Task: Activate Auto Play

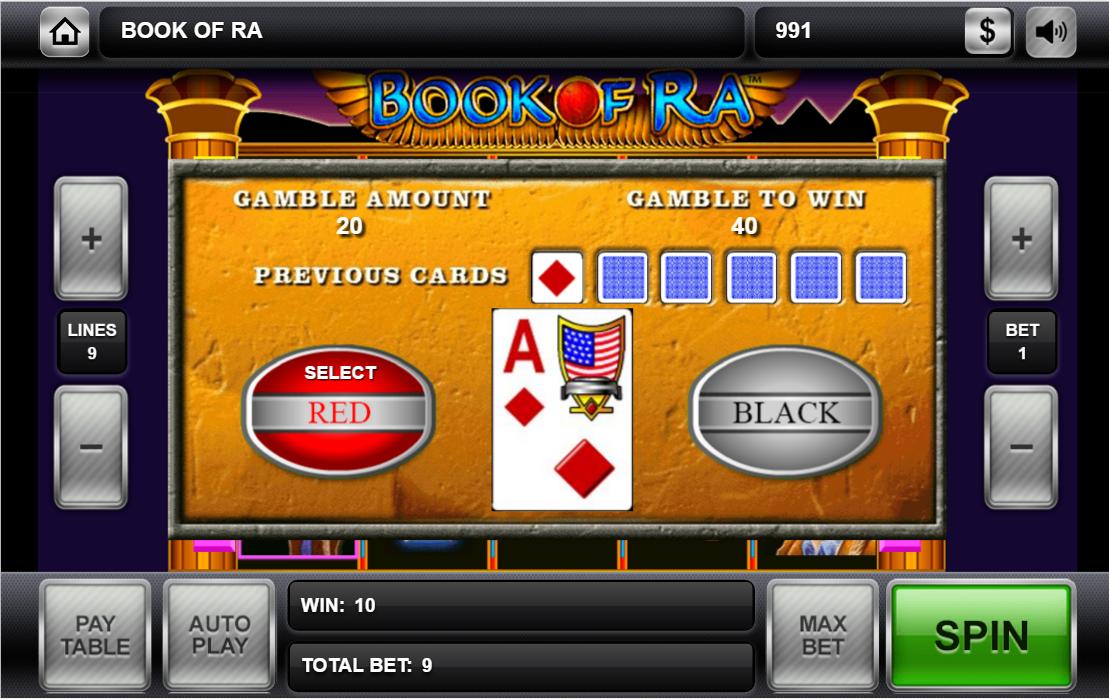Action: click(219, 635)
